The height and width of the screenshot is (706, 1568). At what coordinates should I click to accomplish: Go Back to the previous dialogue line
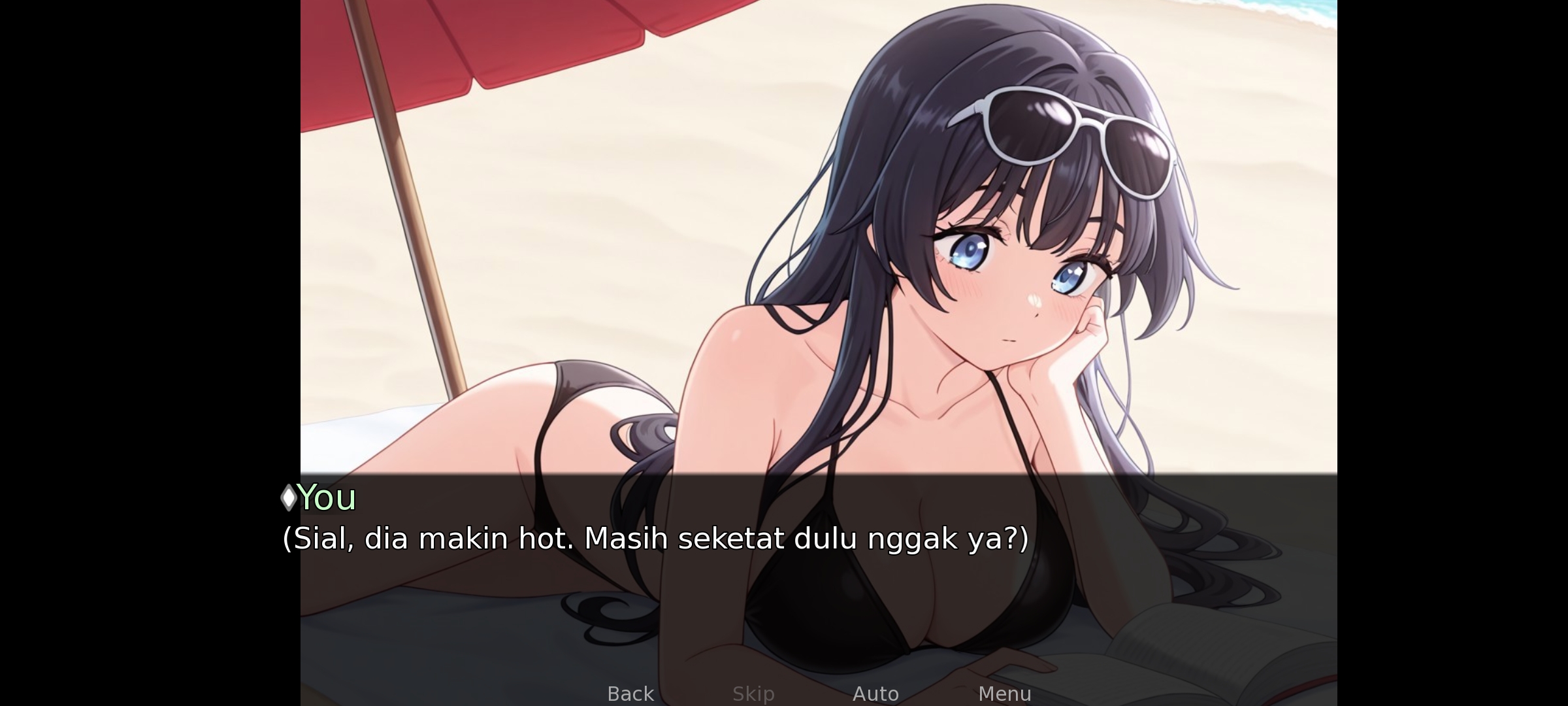tap(630, 693)
